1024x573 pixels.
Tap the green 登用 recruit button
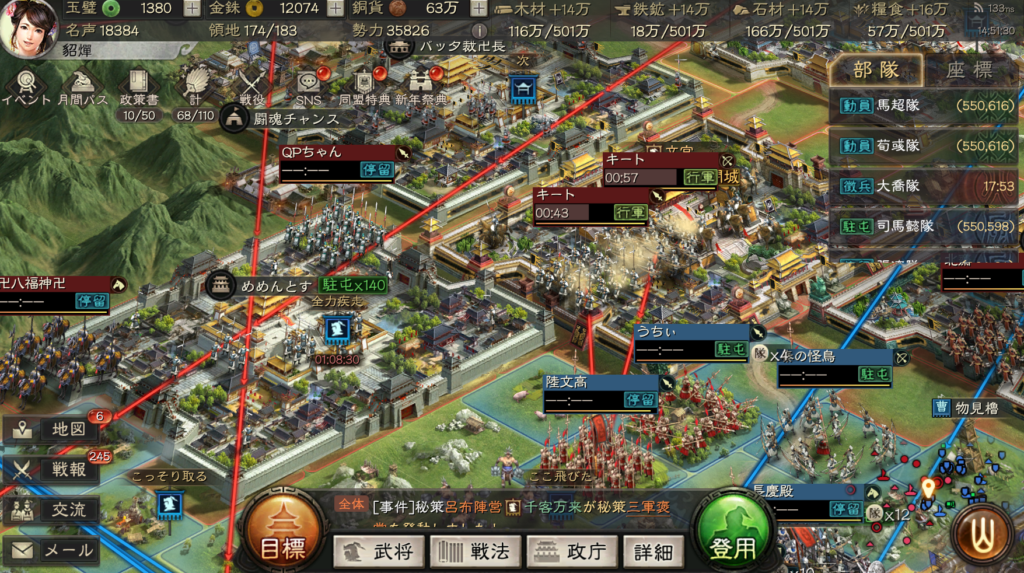point(734,537)
